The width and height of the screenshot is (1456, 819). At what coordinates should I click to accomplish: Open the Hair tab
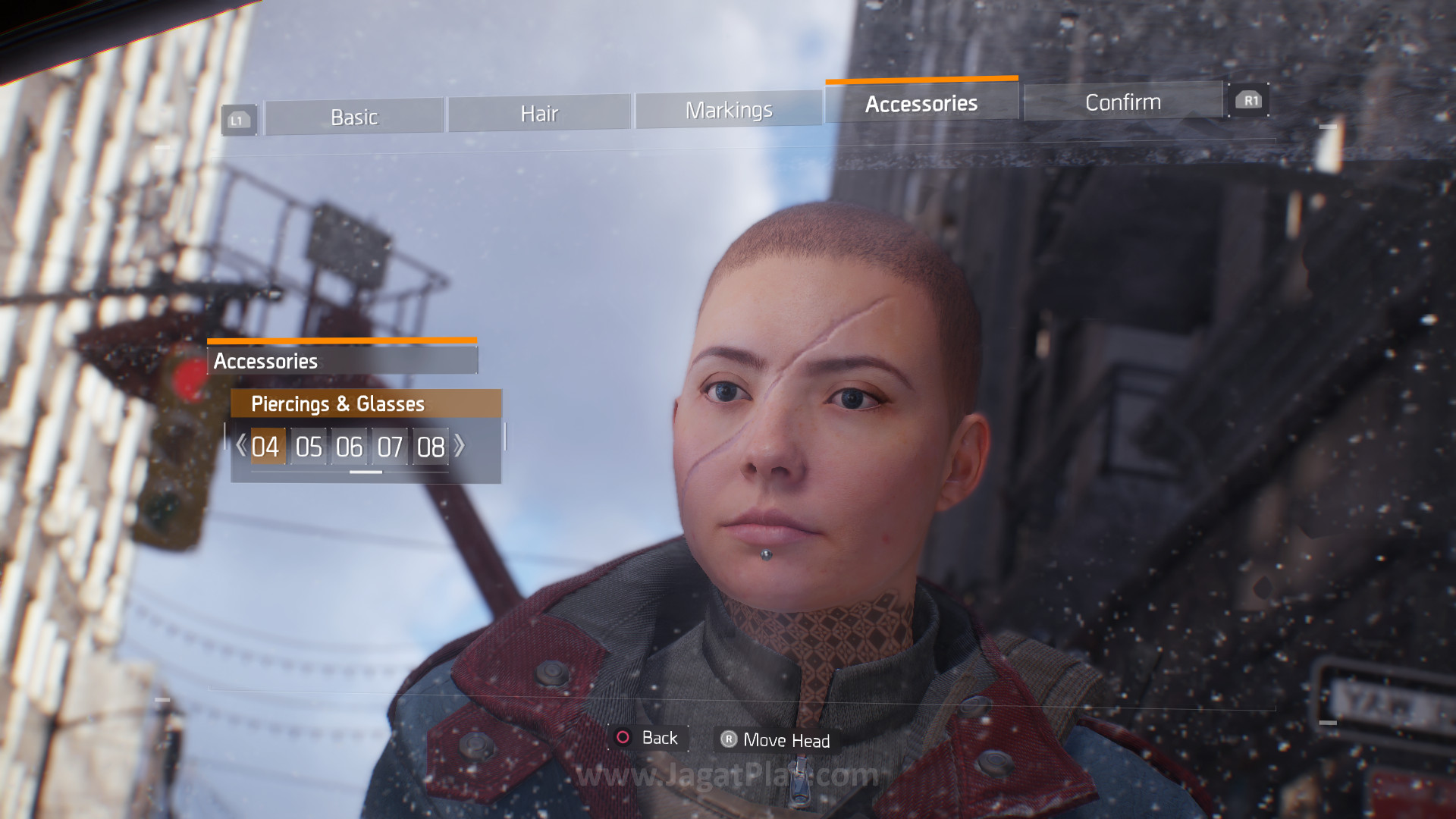539,114
